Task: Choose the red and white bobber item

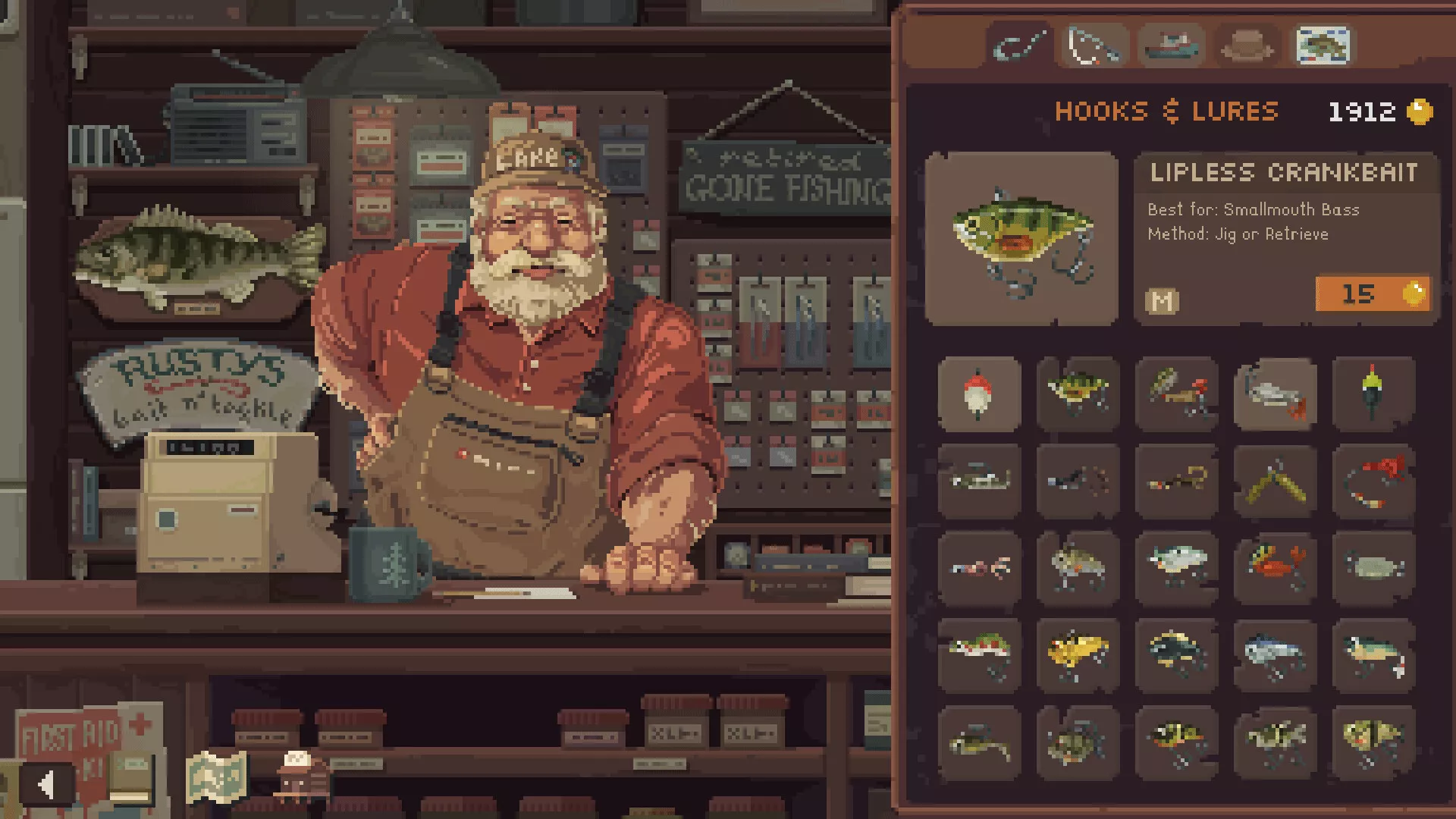Action: [x=979, y=394]
